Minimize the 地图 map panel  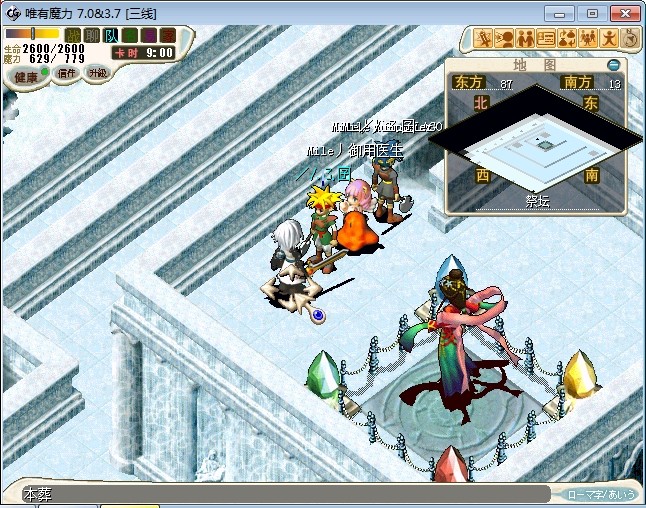pyautogui.click(x=613, y=65)
